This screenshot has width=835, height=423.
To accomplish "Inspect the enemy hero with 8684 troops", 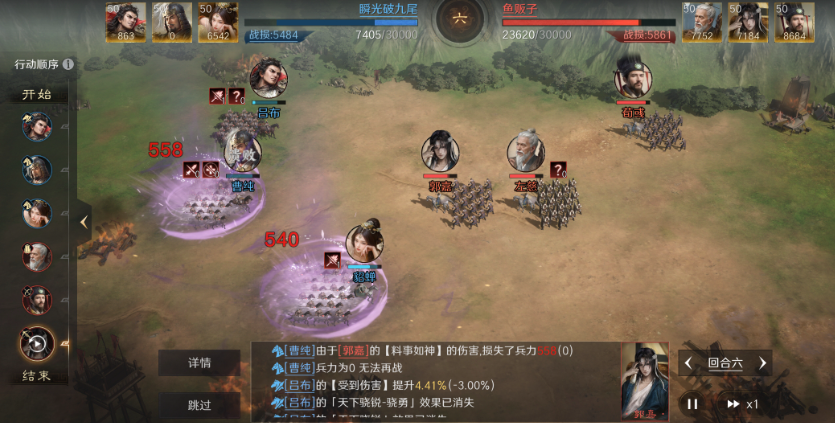I will coord(795,21).
